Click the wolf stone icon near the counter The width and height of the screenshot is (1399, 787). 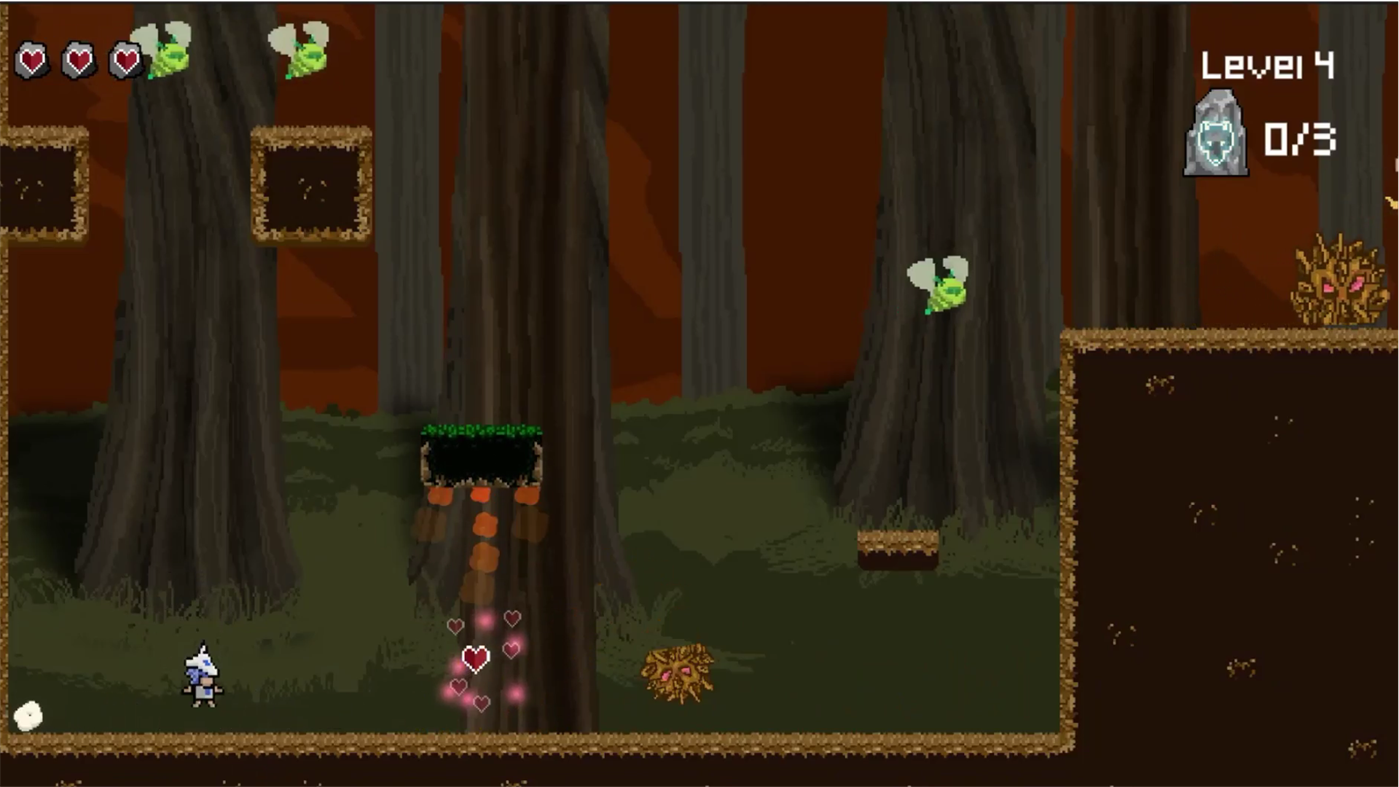[x=1216, y=133]
